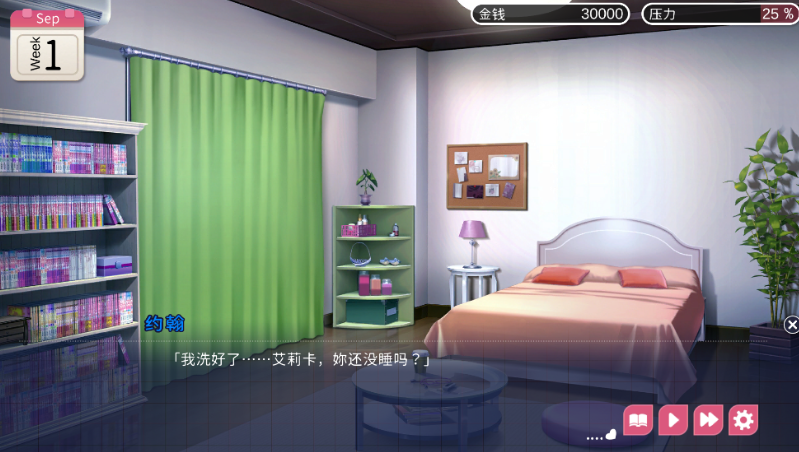Open the dialogue log book icon
This screenshot has height=452, width=799.
point(638,420)
